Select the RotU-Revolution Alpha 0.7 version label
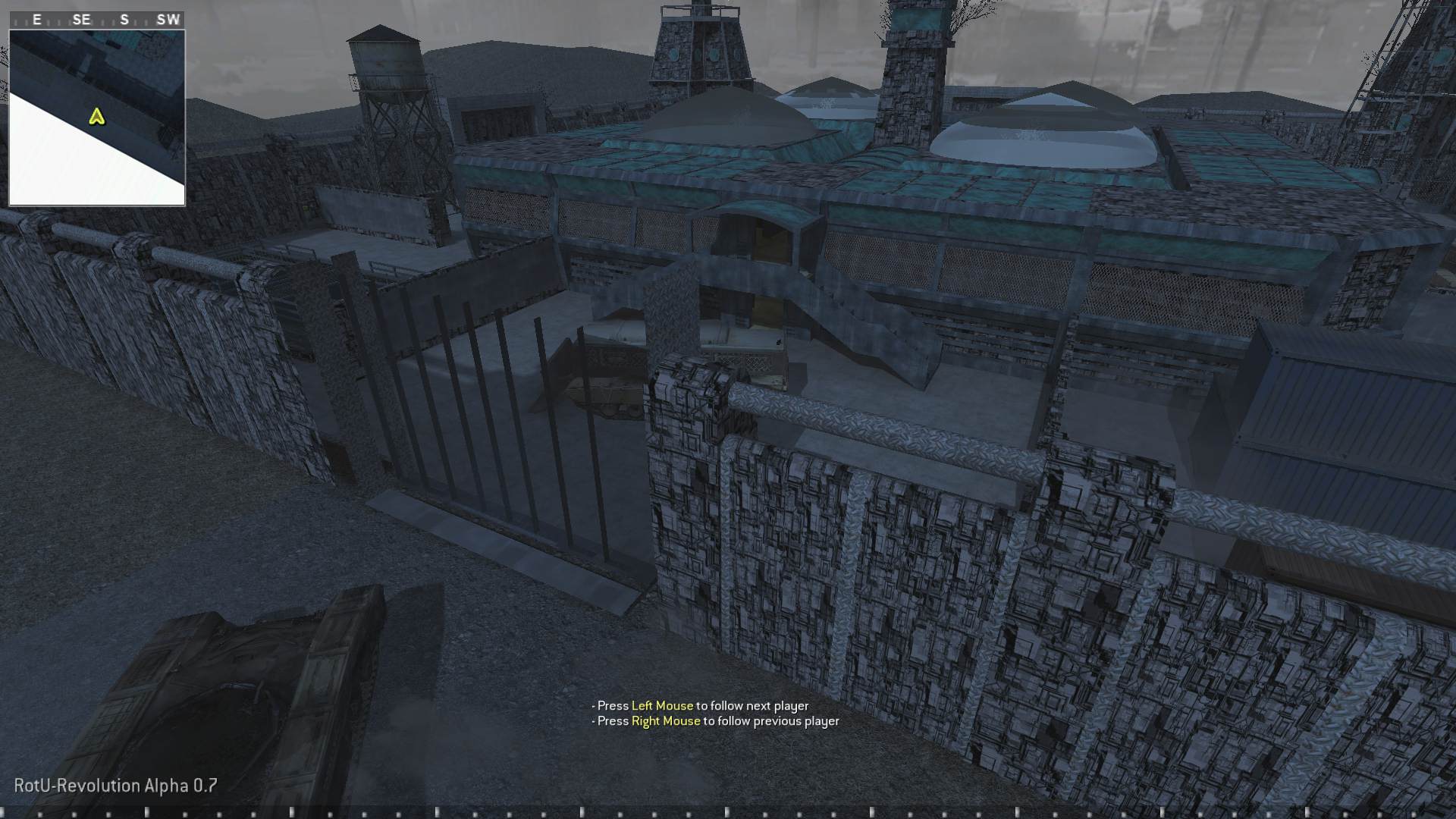Viewport: 1456px width, 819px height. click(x=112, y=786)
